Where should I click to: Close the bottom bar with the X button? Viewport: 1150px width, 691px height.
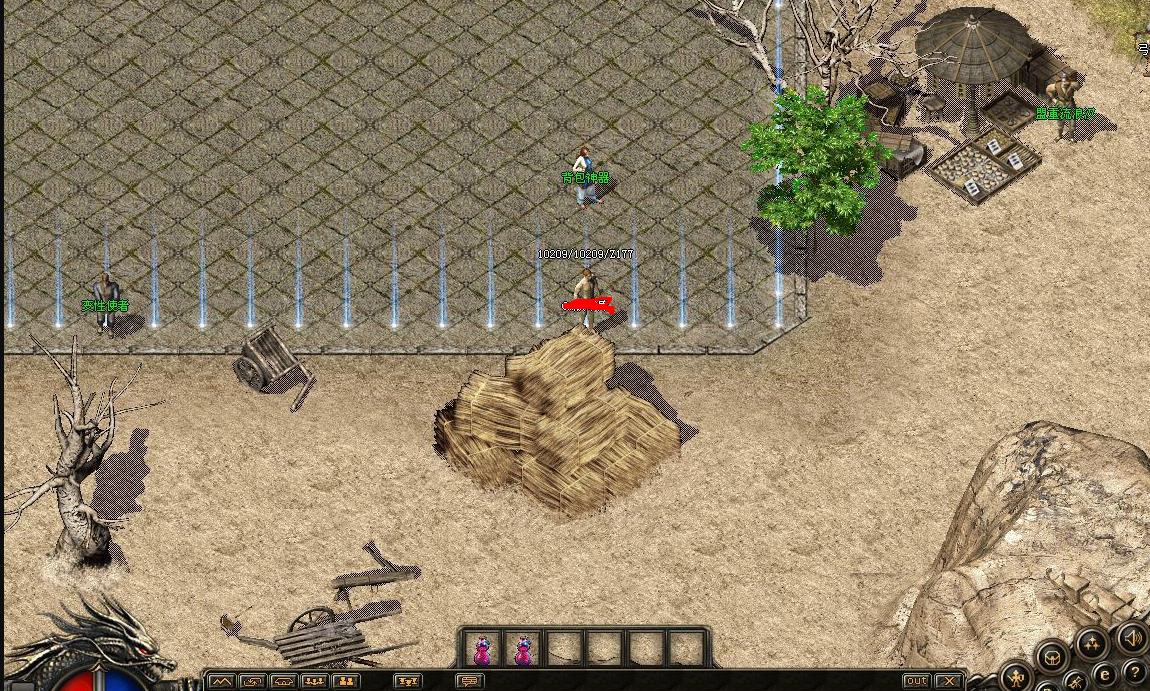point(948,681)
